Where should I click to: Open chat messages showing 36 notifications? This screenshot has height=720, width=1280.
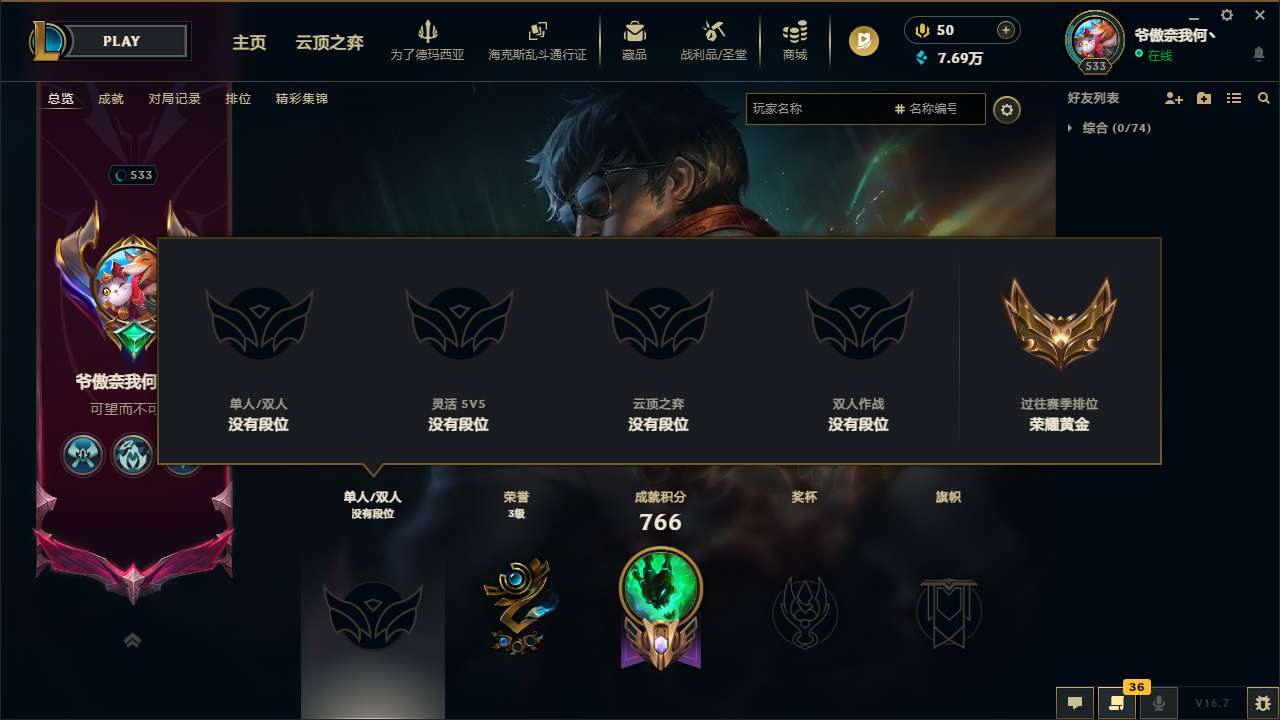coord(1117,703)
